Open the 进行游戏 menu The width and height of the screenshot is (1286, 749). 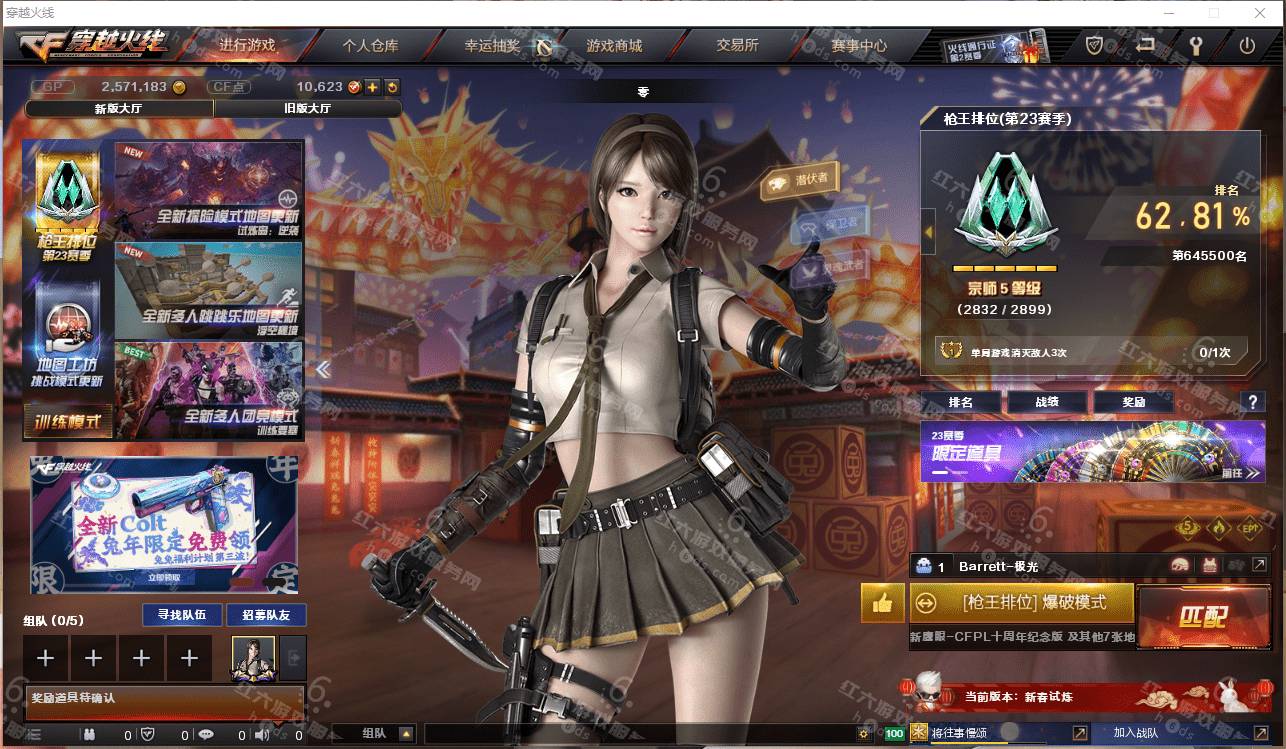tap(247, 45)
